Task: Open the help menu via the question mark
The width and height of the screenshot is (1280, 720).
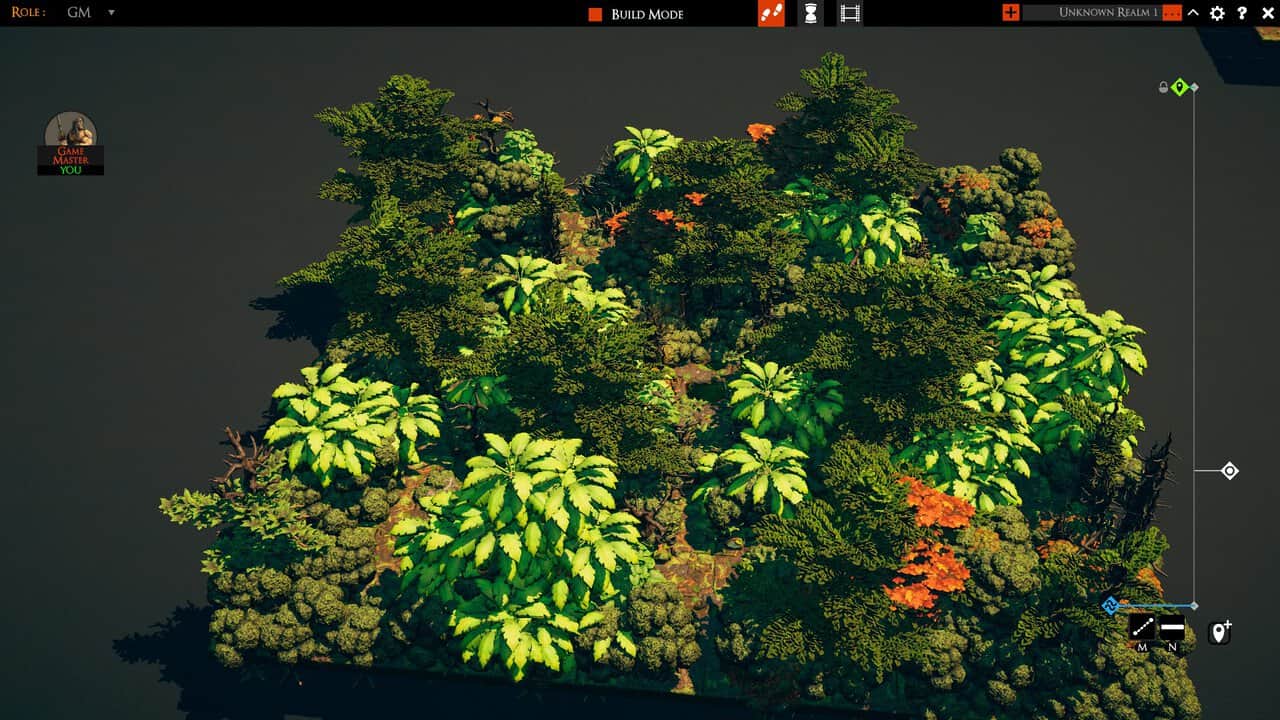Action: [x=1242, y=13]
